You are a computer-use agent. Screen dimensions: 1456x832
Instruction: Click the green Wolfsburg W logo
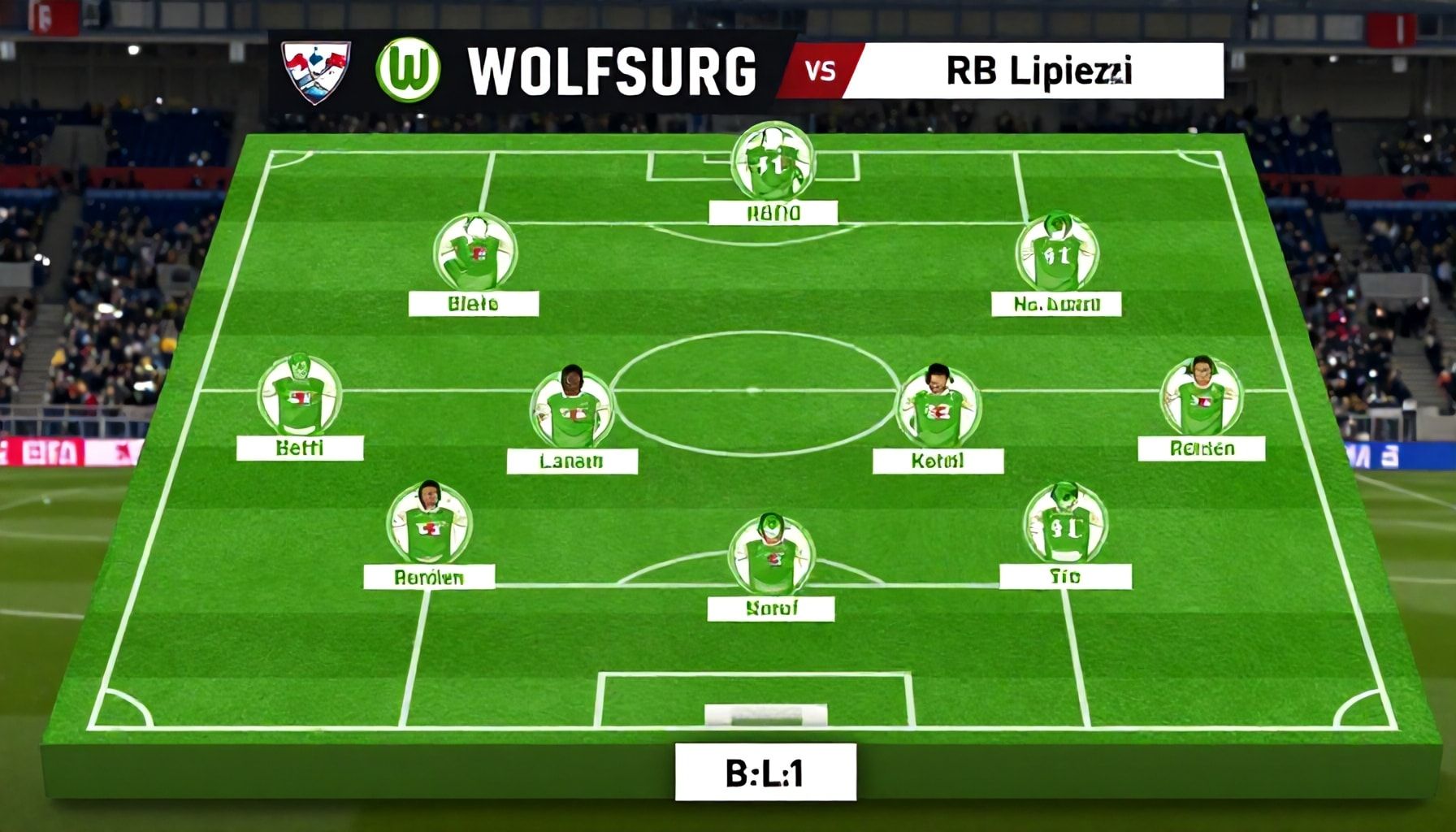pyautogui.click(x=408, y=70)
